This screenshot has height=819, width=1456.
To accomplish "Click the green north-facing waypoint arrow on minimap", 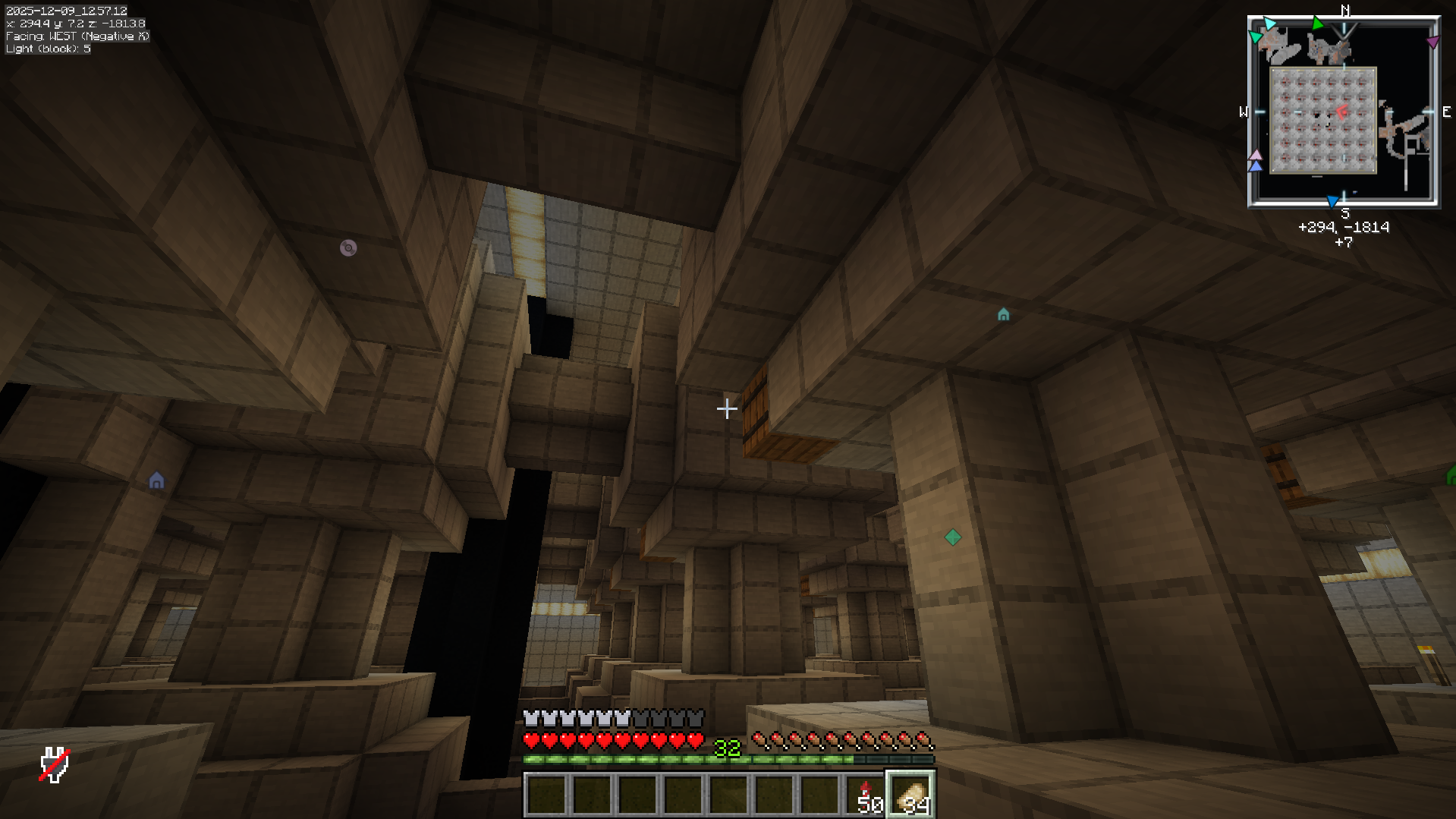I will tap(1318, 22).
